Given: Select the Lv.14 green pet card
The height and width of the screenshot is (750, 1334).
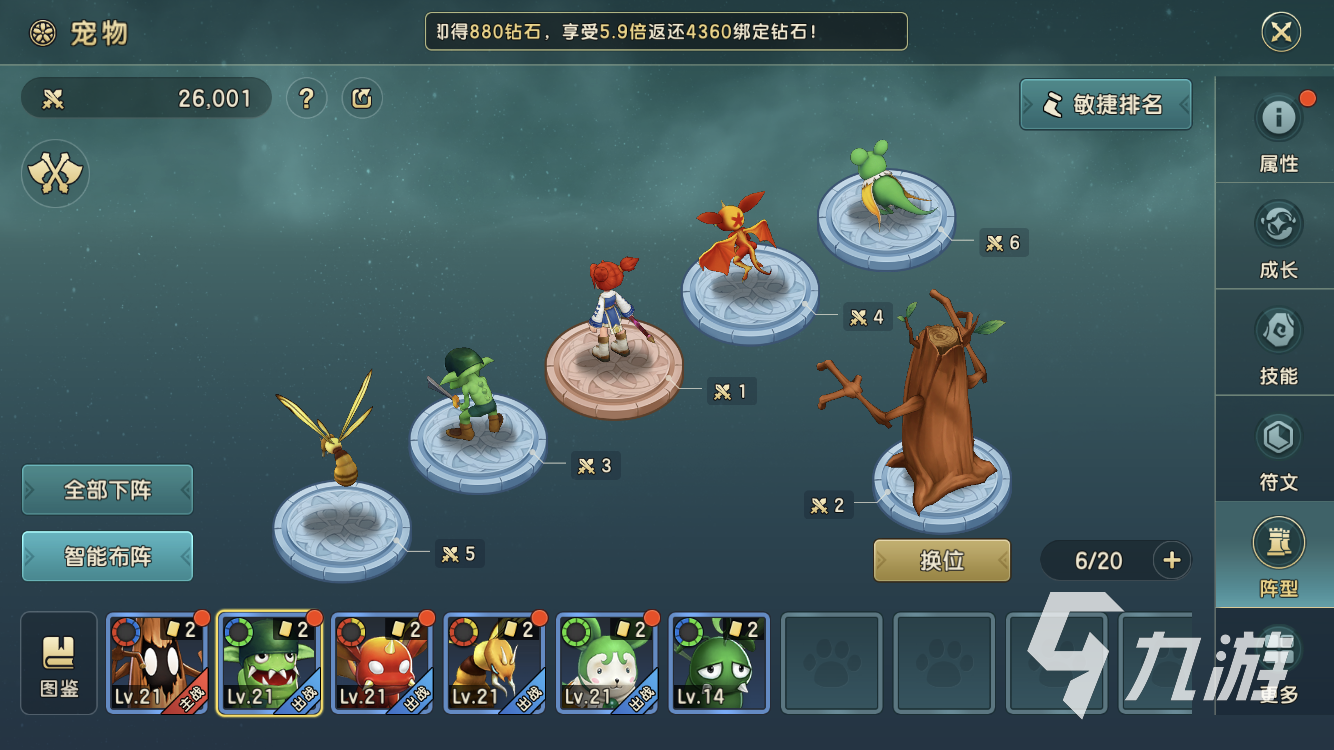Looking at the screenshot, I should (719, 663).
